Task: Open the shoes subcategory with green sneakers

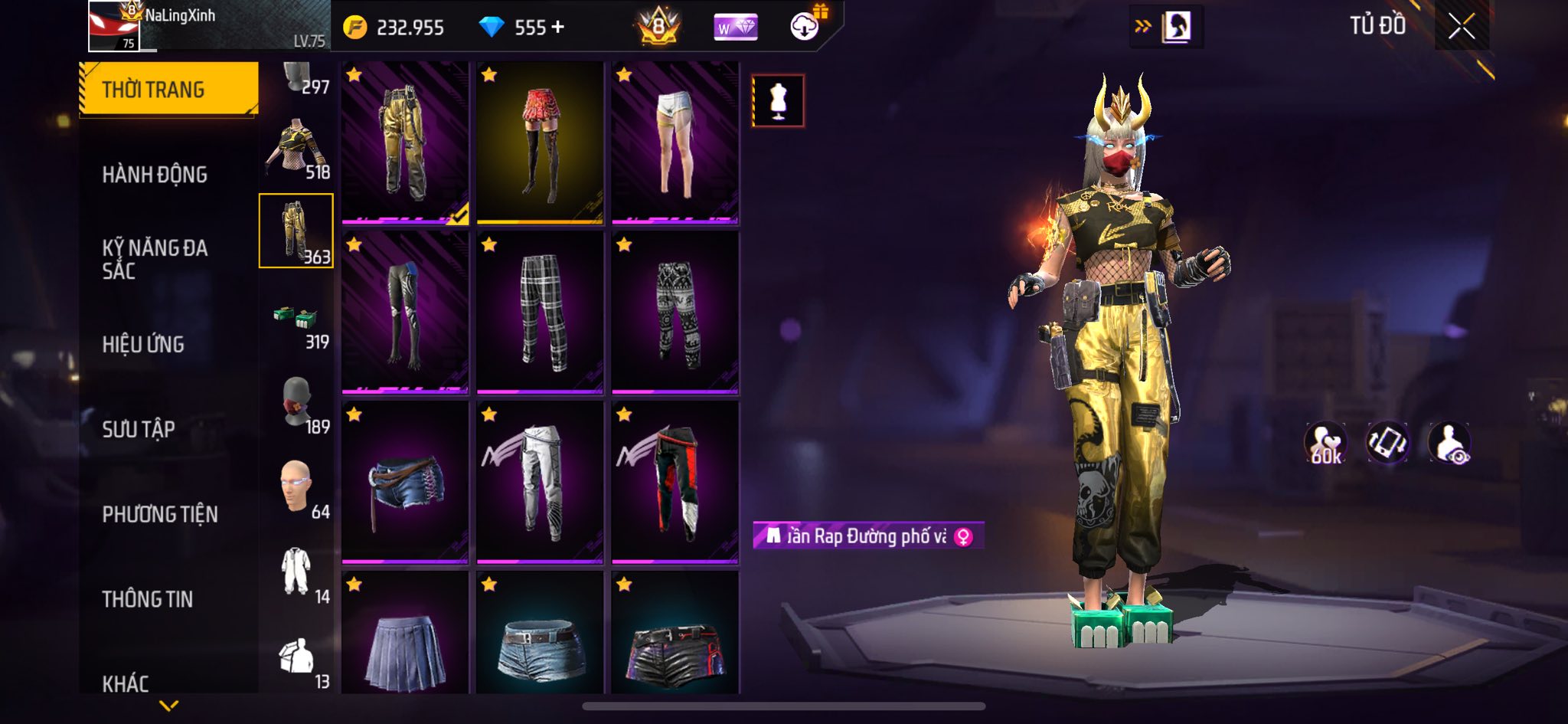Action: click(x=296, y=319)
